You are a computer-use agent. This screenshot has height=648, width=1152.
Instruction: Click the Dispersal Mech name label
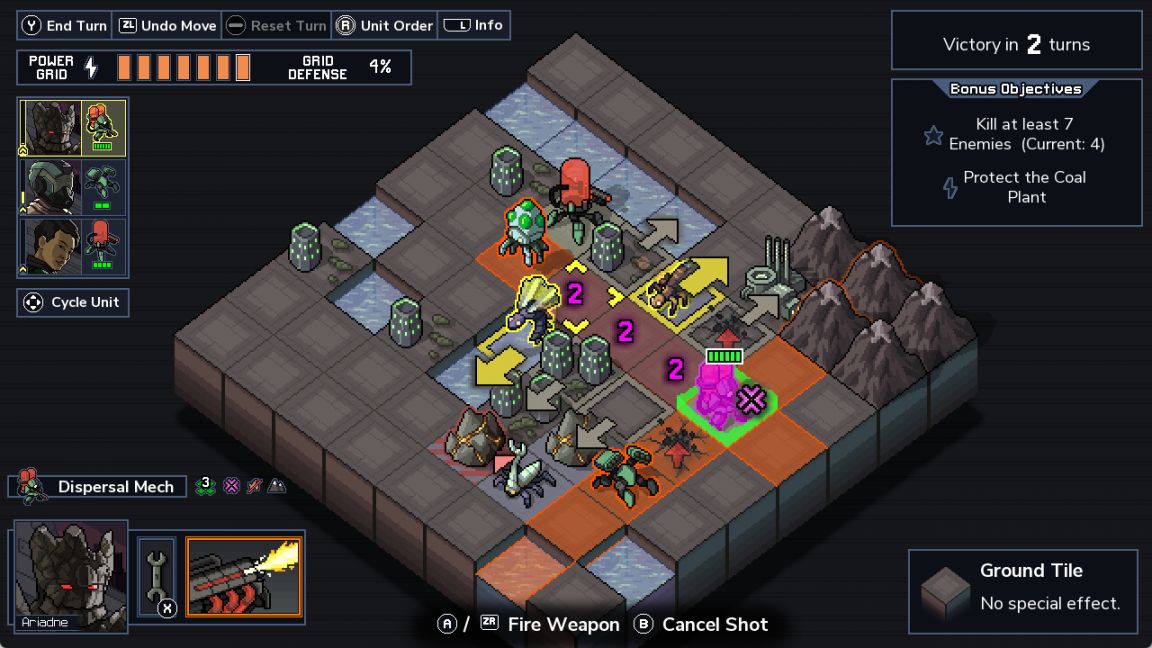(115, 487)
